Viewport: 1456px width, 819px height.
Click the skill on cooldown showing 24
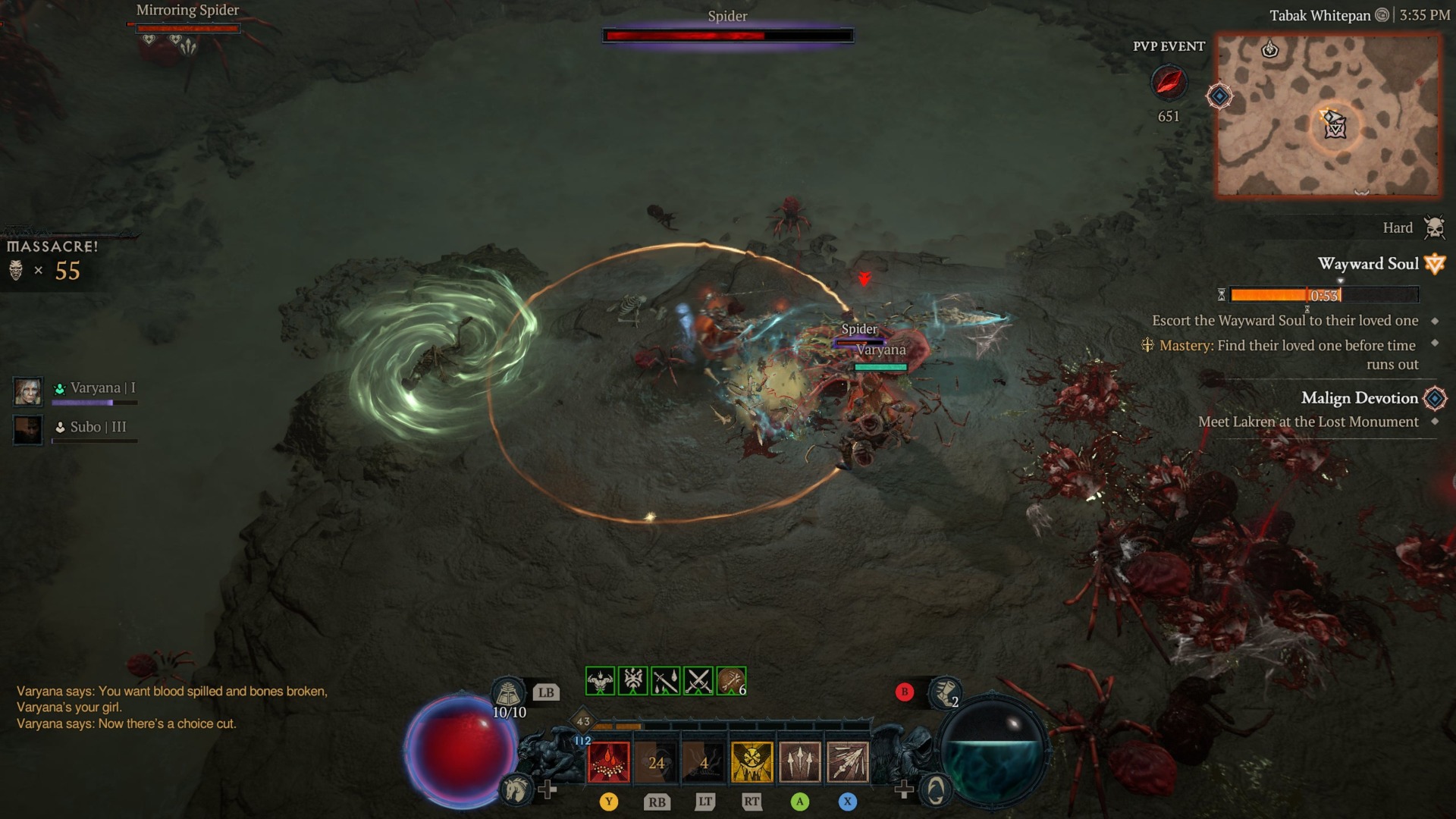657,761
